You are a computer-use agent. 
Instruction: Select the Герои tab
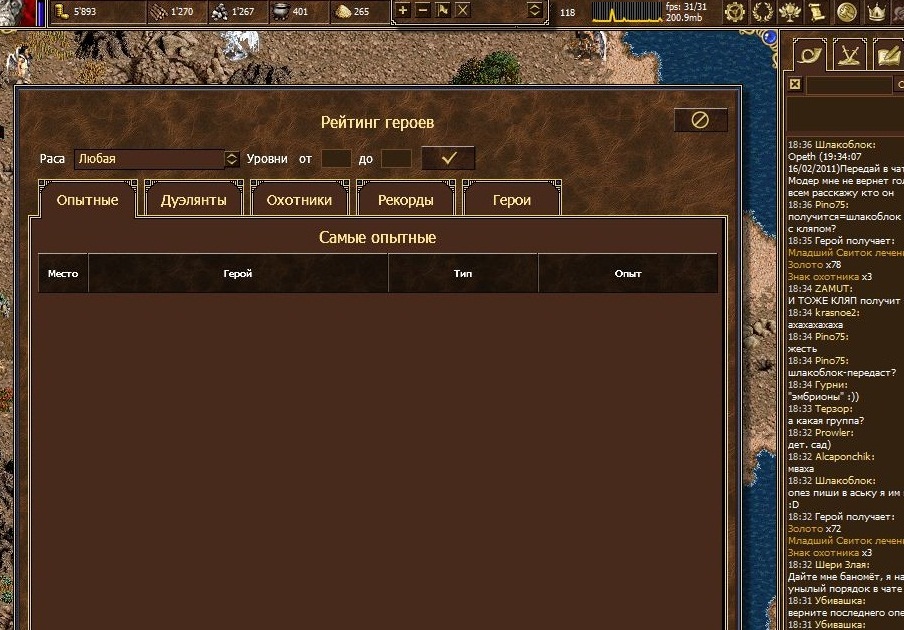(511, 200)
